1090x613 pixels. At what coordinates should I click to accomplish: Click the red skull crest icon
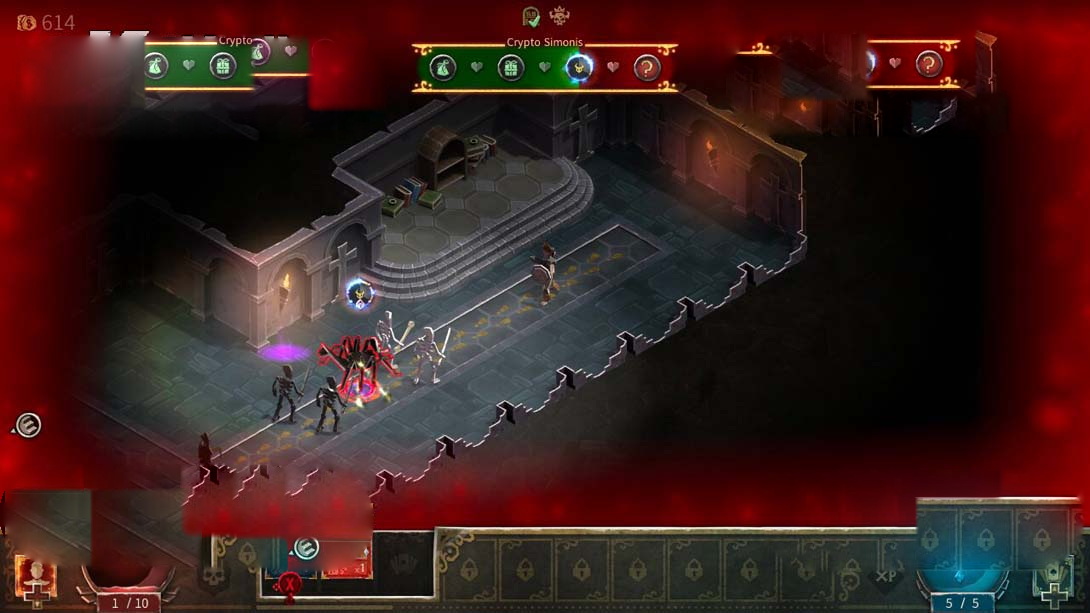click(x=560, y=16)
